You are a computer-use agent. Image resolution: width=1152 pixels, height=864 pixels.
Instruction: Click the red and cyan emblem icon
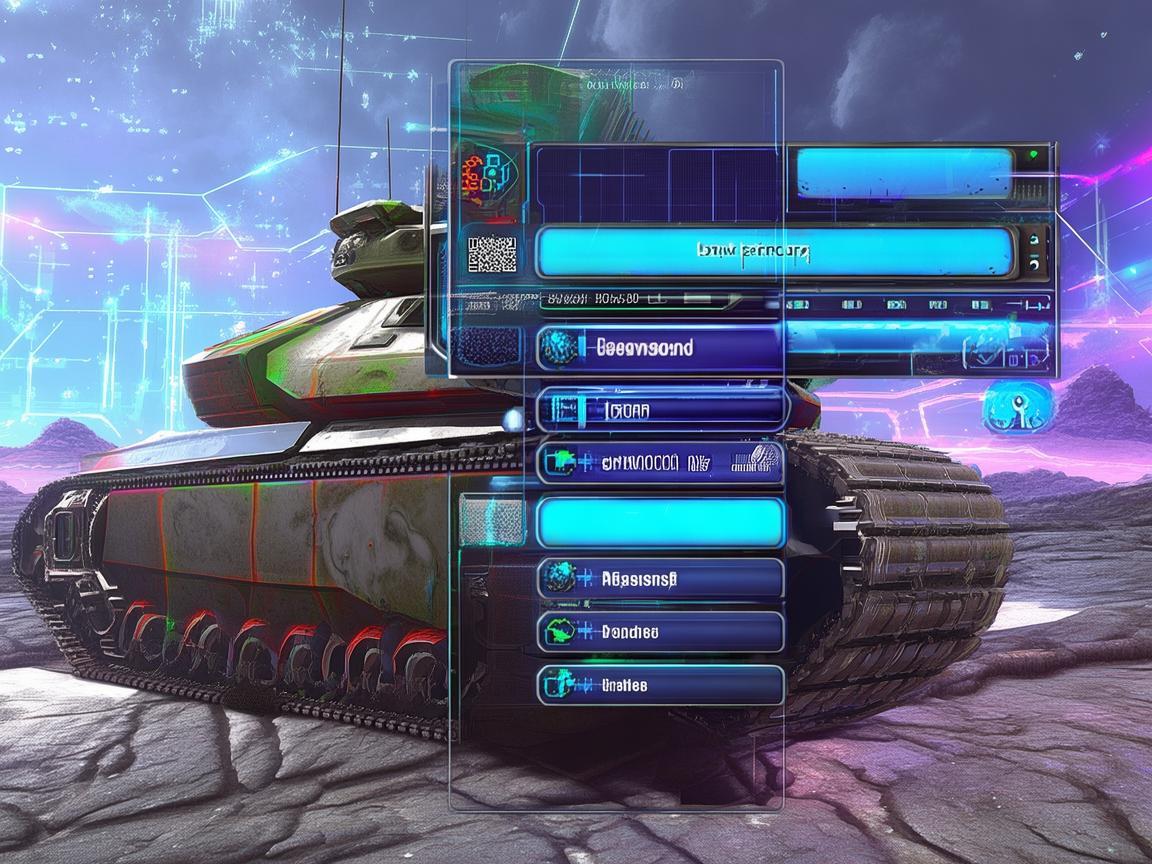coord(486,173)
